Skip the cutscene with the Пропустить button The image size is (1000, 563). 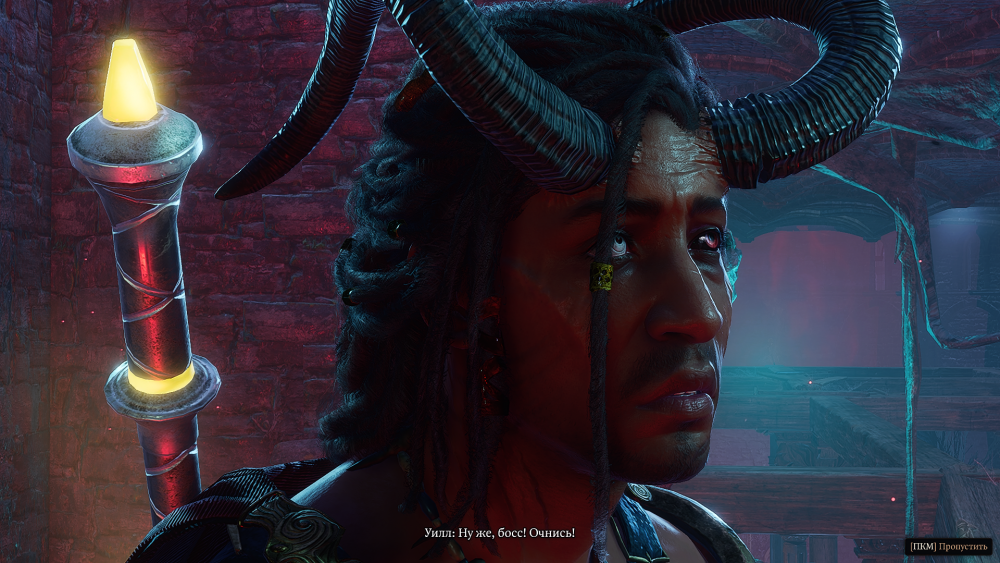(x=950, y=546)
